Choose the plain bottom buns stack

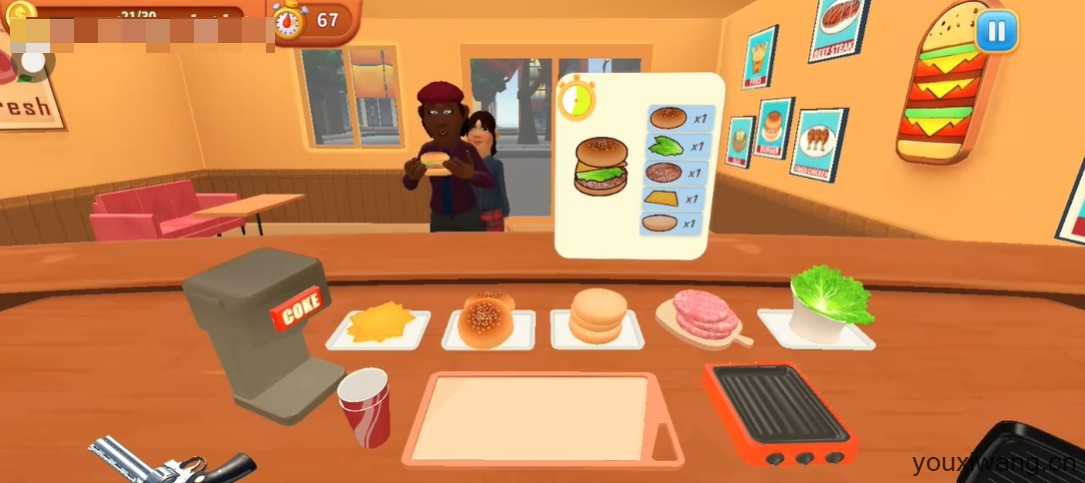[x=596, y=316]
